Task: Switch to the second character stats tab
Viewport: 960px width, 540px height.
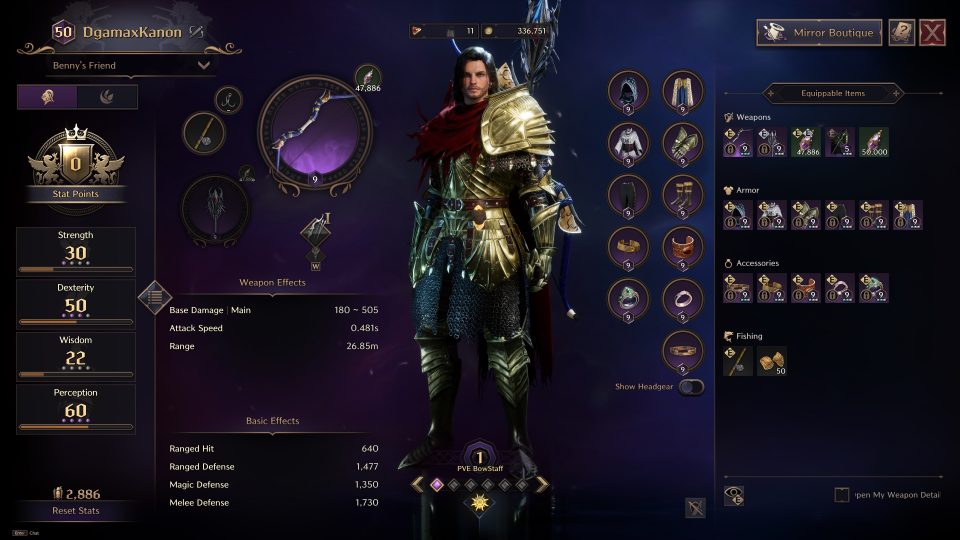Action: coord(107,97)
